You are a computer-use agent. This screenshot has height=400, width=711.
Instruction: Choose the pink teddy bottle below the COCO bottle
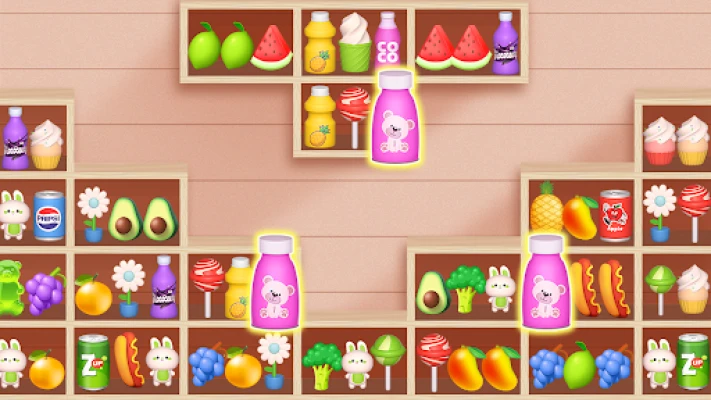click(393, 117)
